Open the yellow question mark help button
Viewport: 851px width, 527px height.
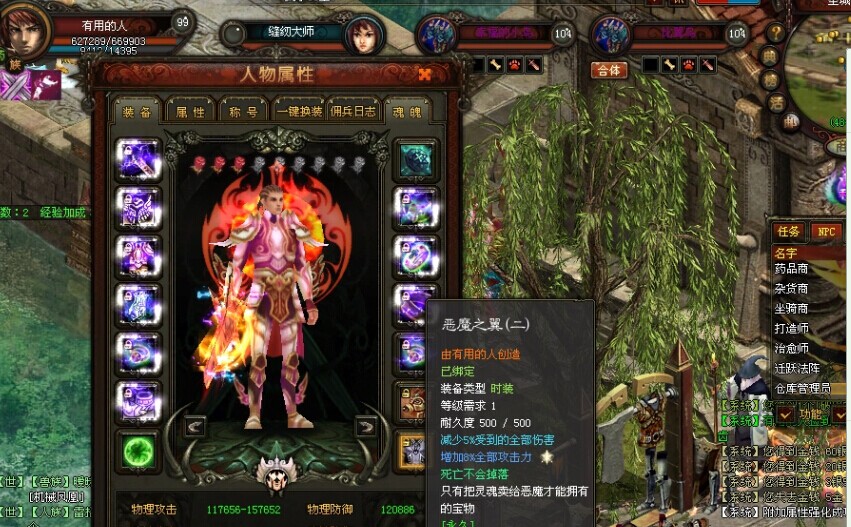click(x=774, y=33)
